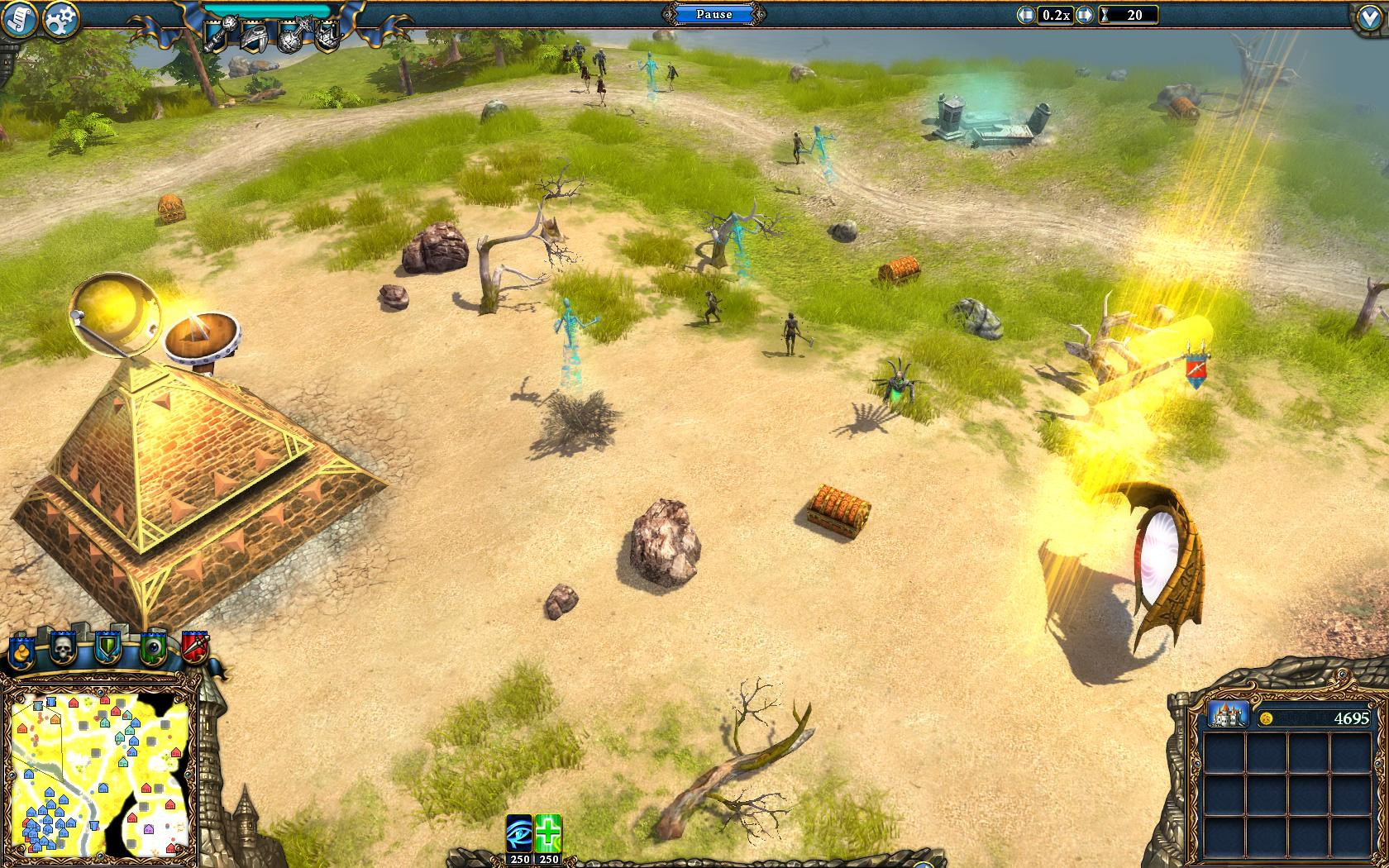Click the Pause button
This screenshot has width=1389, height=868.
[714, 15]
